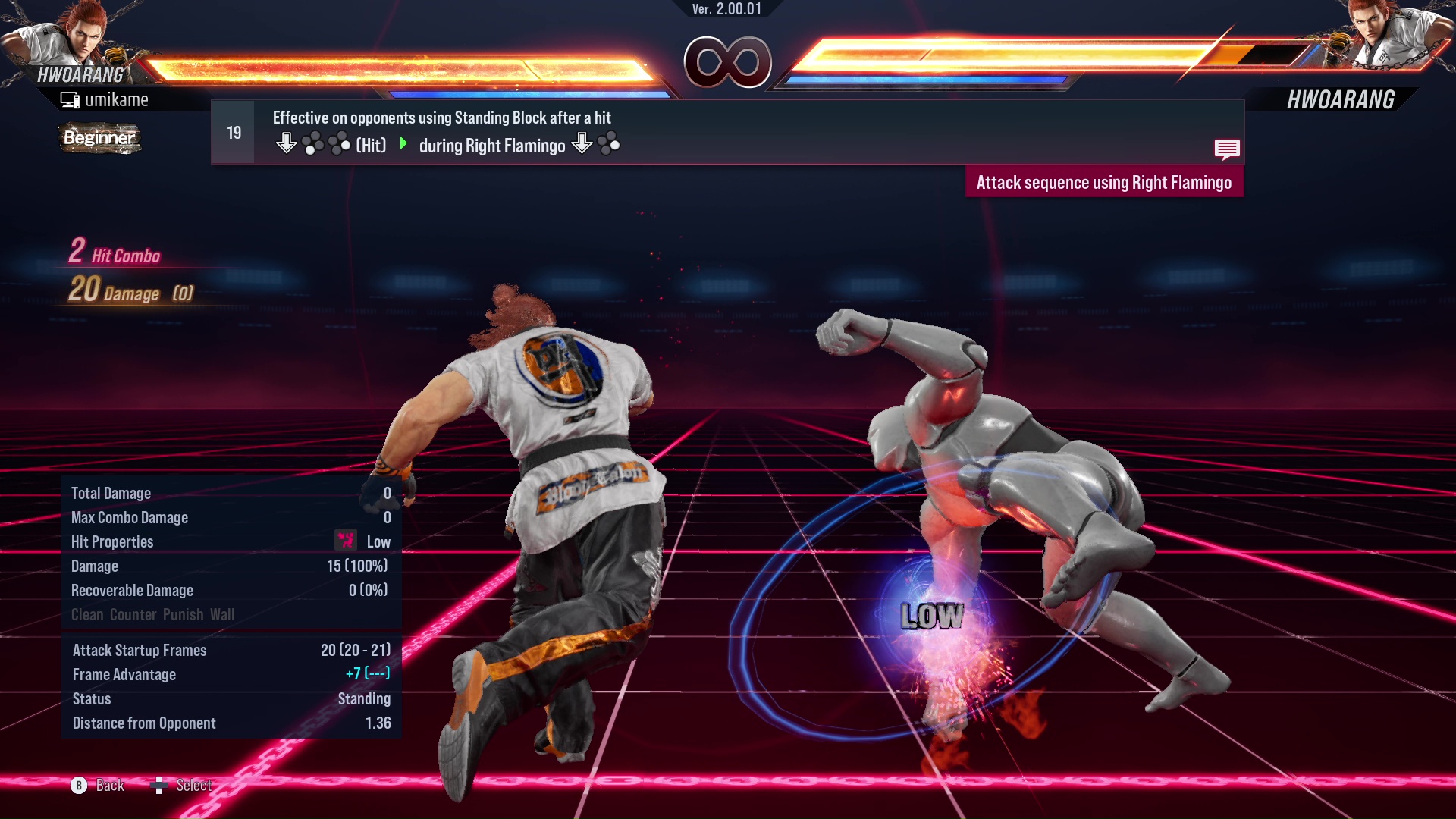Click the LOW hit indicator on the dummy
Image resolution: width=1456 pixels, height=819 pixels.
click(931, 617)
